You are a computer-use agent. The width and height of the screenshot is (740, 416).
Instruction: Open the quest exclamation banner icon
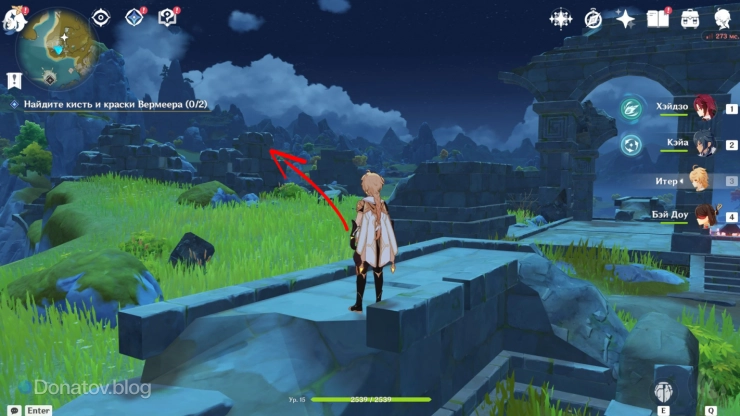(x=14, y=81)
